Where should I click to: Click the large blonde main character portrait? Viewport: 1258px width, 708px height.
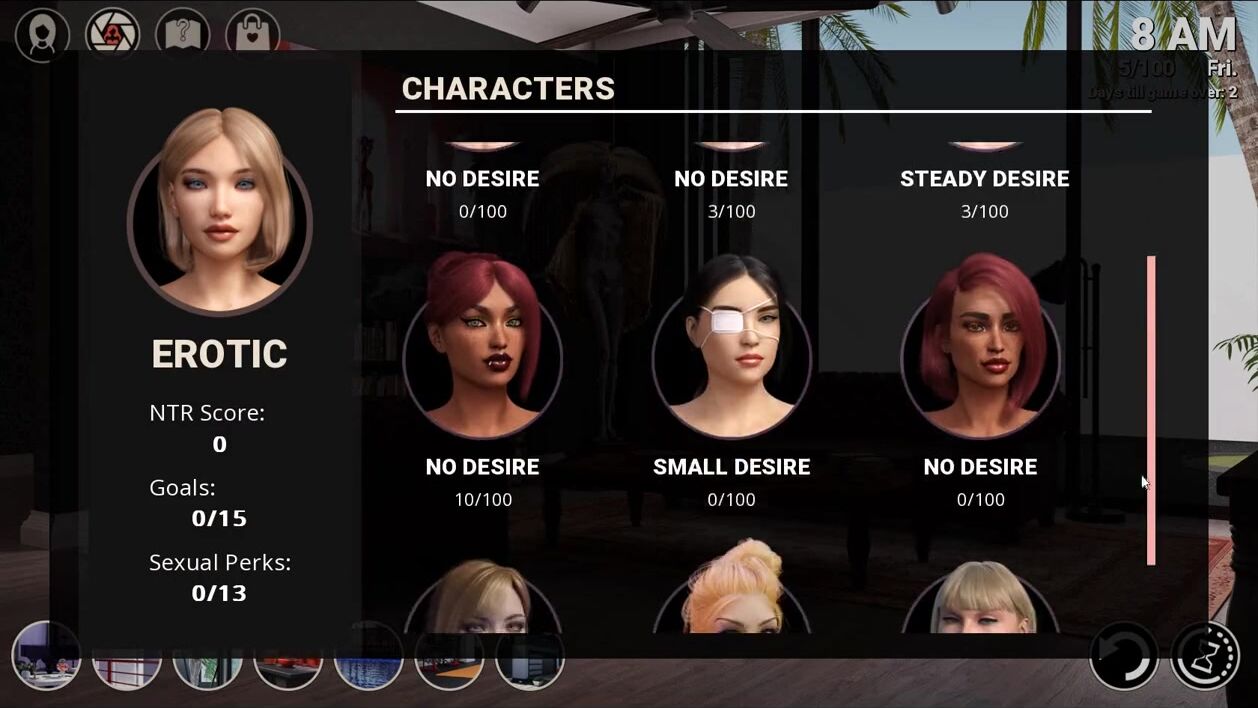point(220,208)
